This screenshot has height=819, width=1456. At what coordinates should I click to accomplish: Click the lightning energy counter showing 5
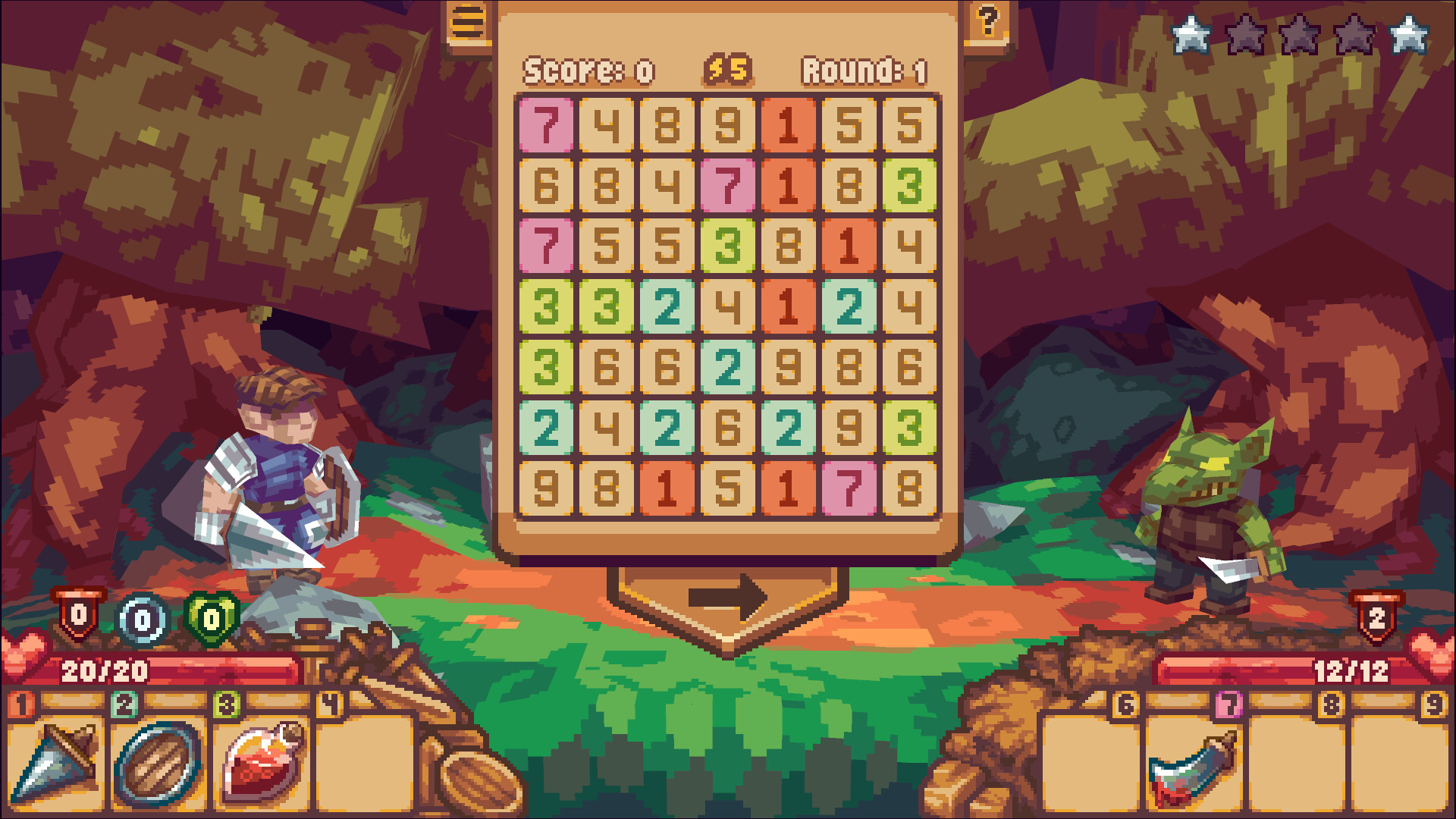[727, 68]
